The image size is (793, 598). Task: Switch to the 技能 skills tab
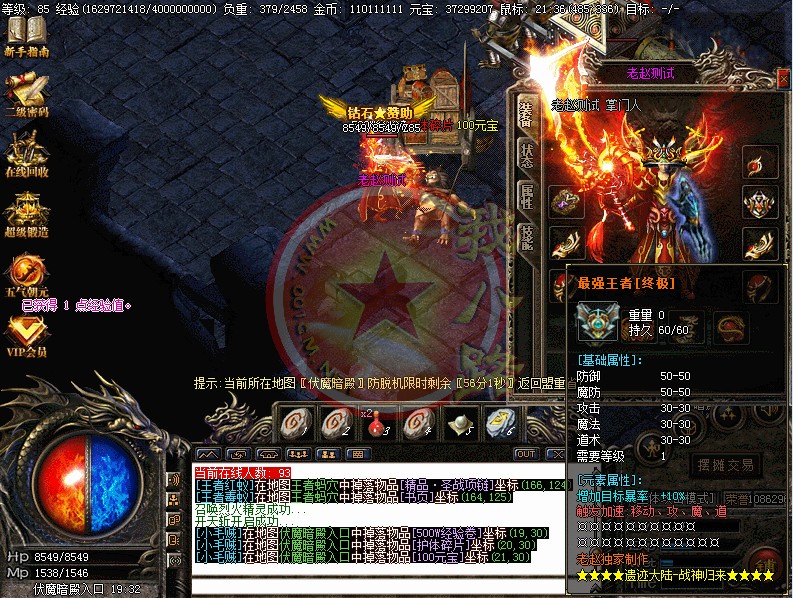pyautogui.click(x=526, y=236)
